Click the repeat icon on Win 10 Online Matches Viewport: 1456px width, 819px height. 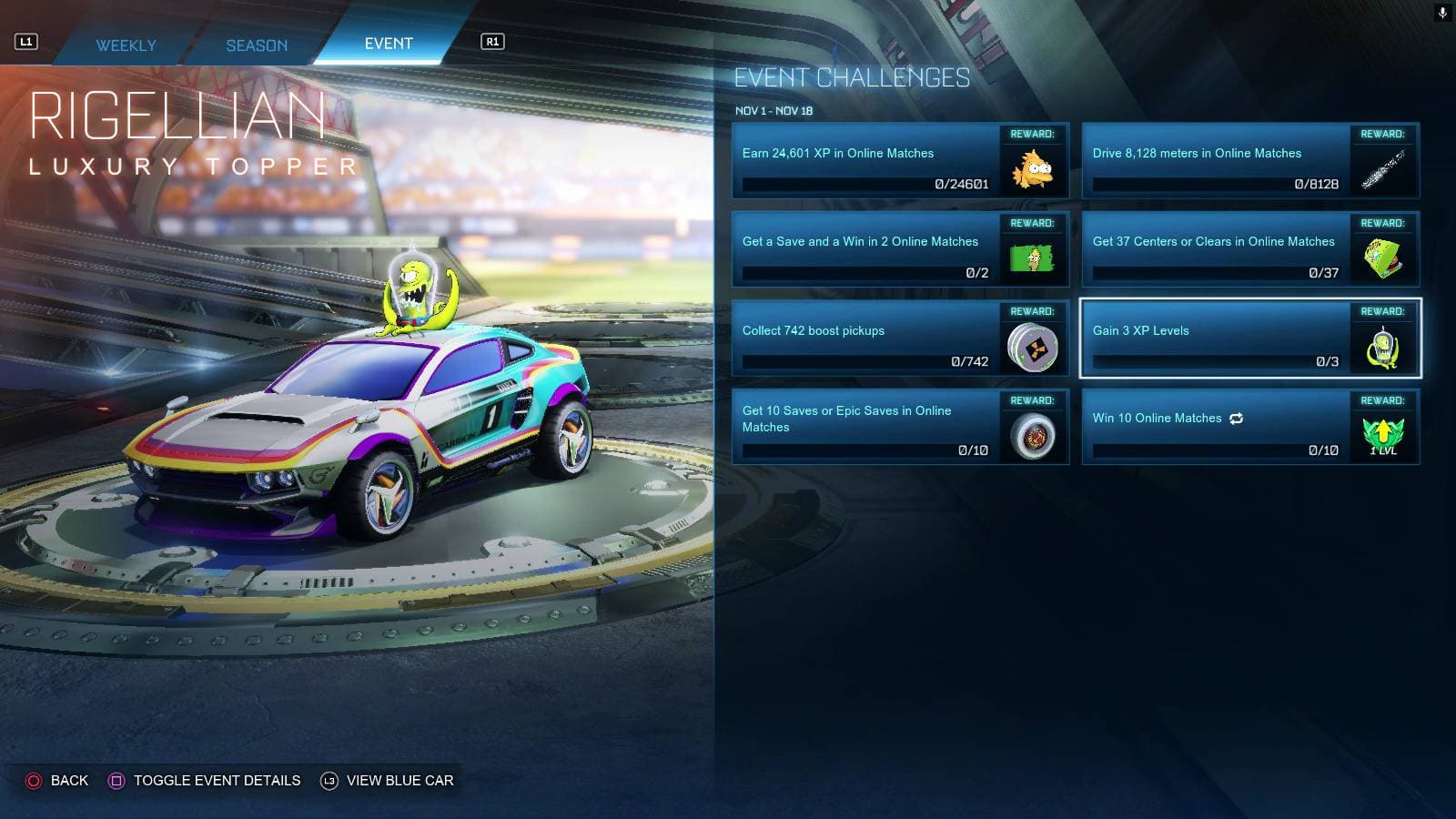tap(1235, 418)
